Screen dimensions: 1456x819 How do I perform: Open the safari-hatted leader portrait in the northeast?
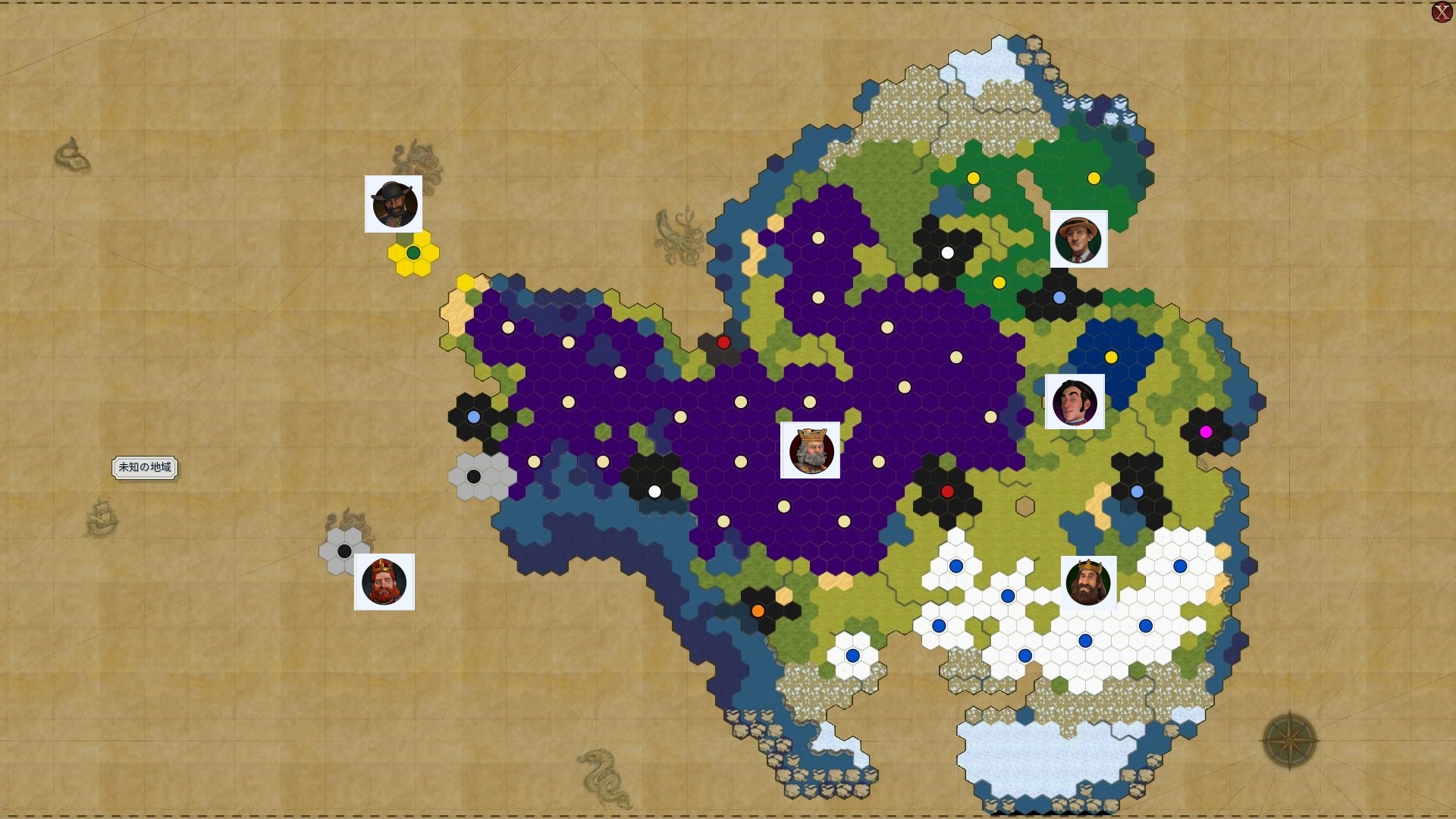pos(1078,239)
